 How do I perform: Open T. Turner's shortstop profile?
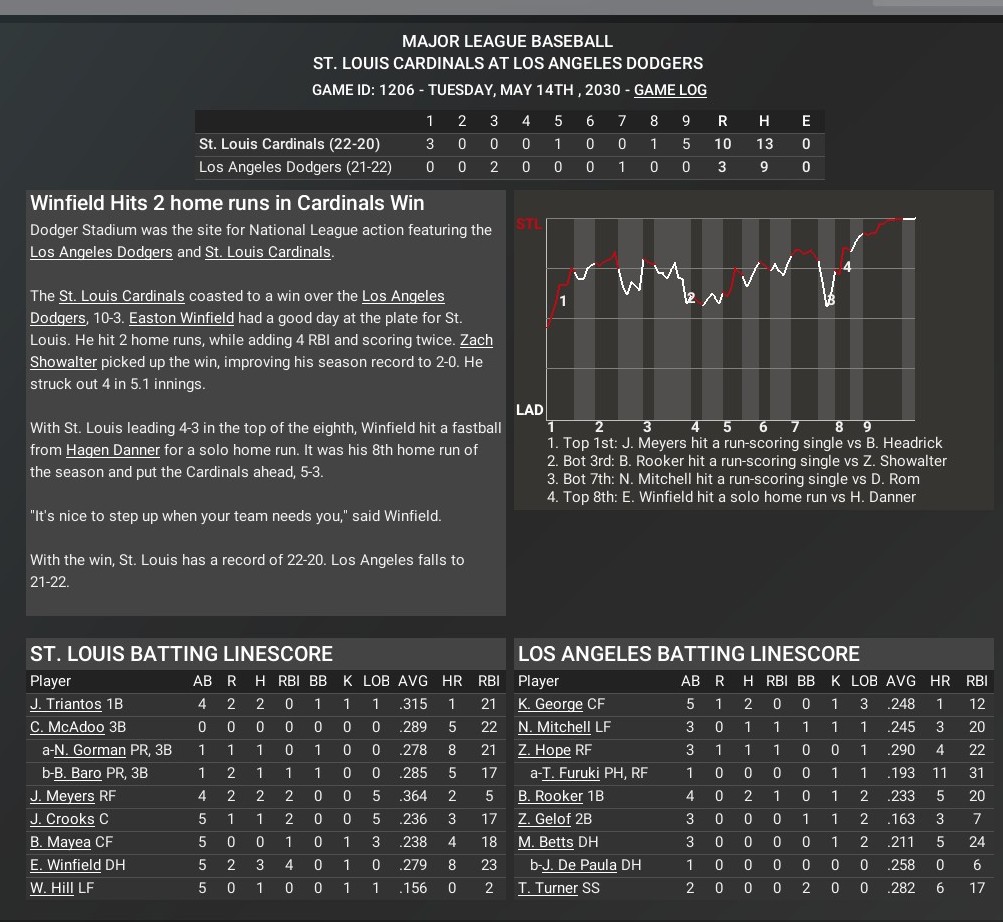[548, 889]
